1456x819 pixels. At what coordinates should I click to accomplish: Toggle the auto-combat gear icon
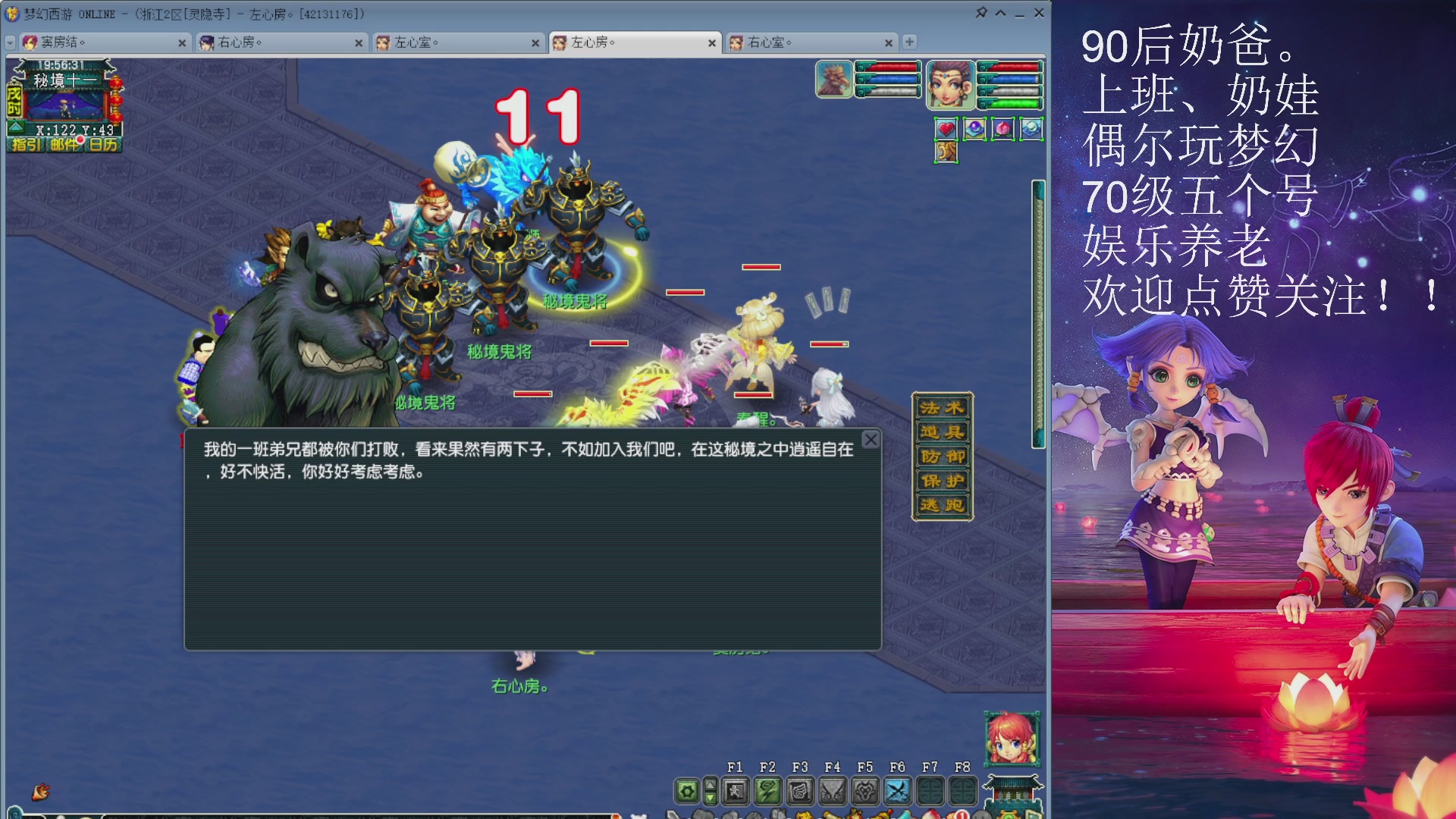point(686,791)
